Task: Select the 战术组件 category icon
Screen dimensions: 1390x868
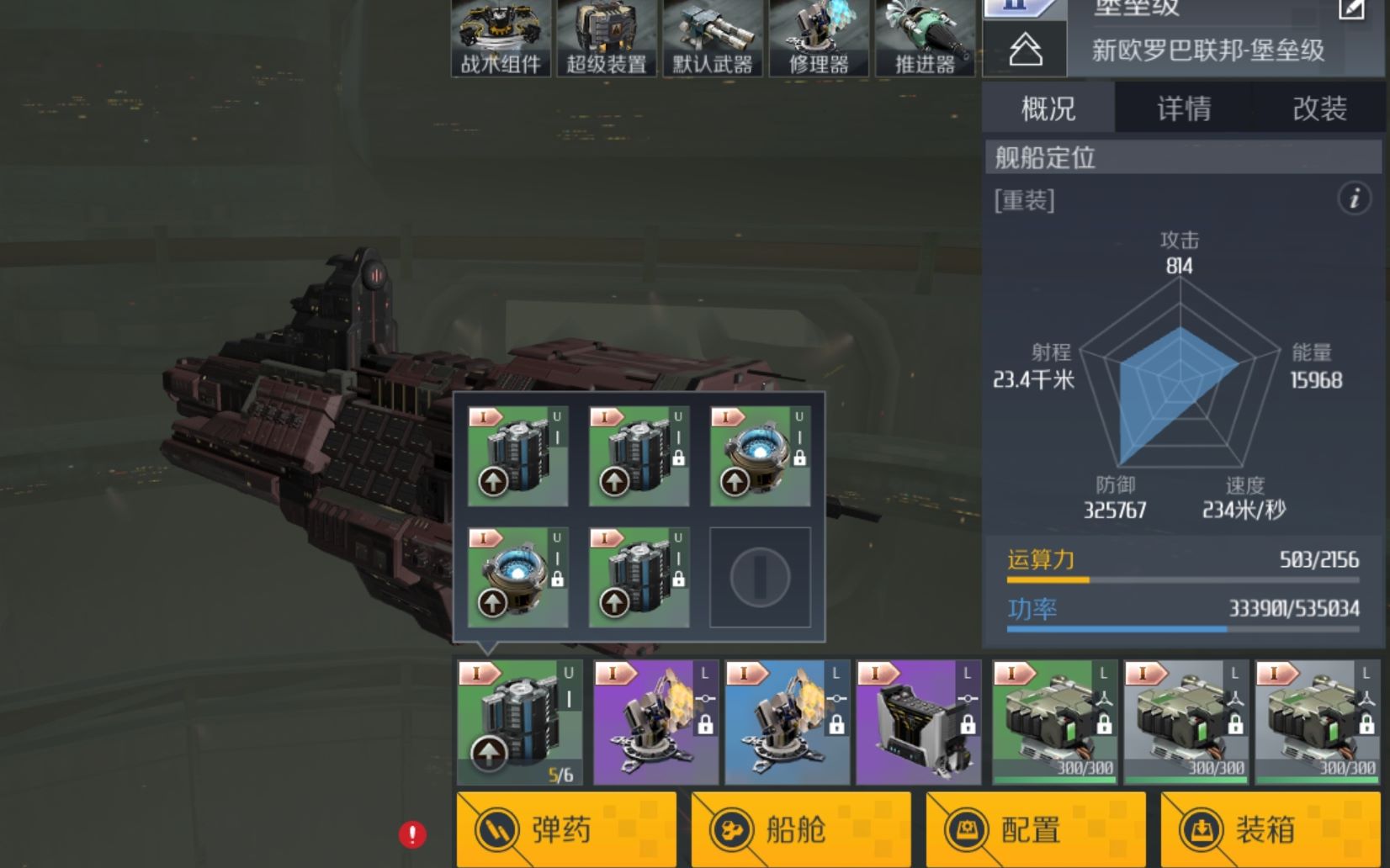Action: 501,38
